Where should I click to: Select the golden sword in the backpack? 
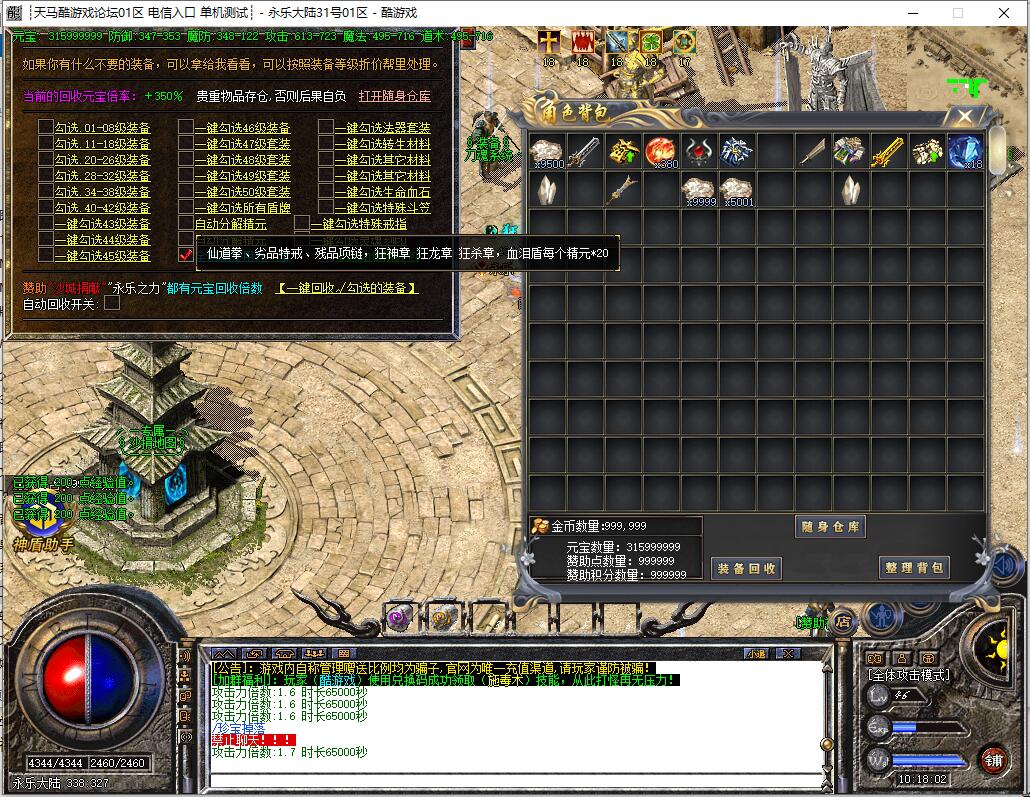889,152
